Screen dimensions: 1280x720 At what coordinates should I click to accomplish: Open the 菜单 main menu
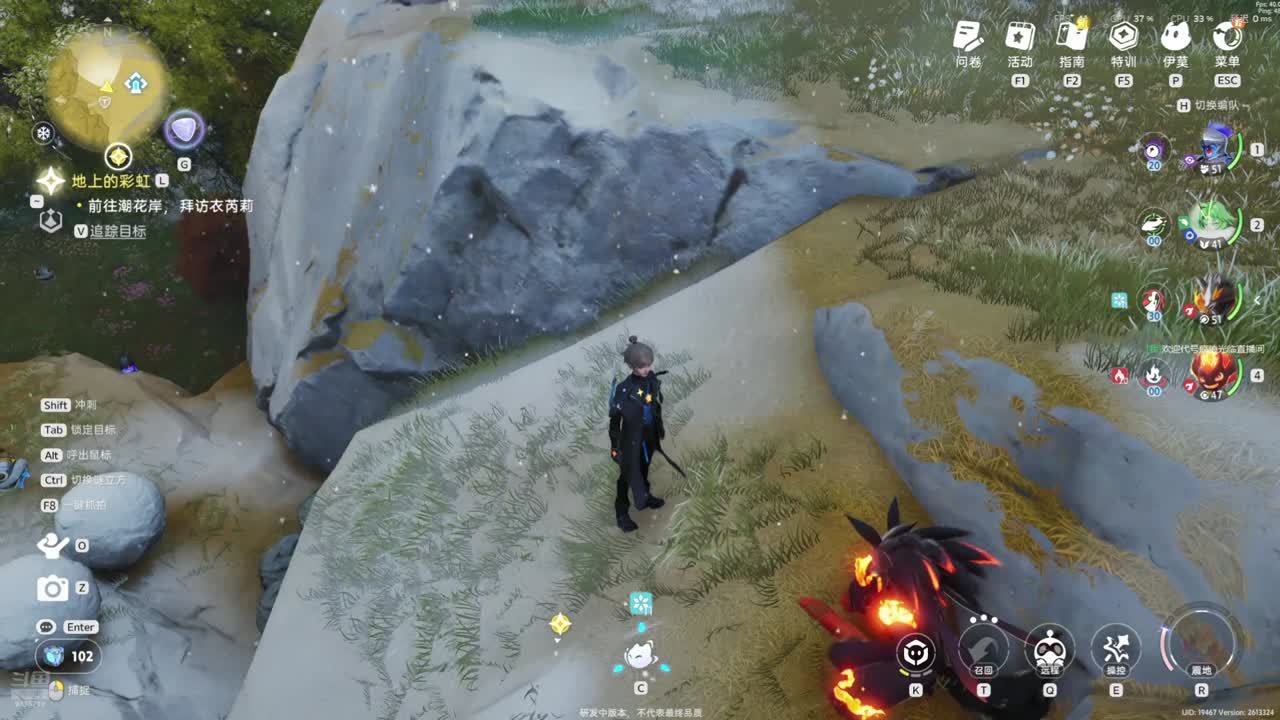pyautogui.click(x=1227, y=37)
